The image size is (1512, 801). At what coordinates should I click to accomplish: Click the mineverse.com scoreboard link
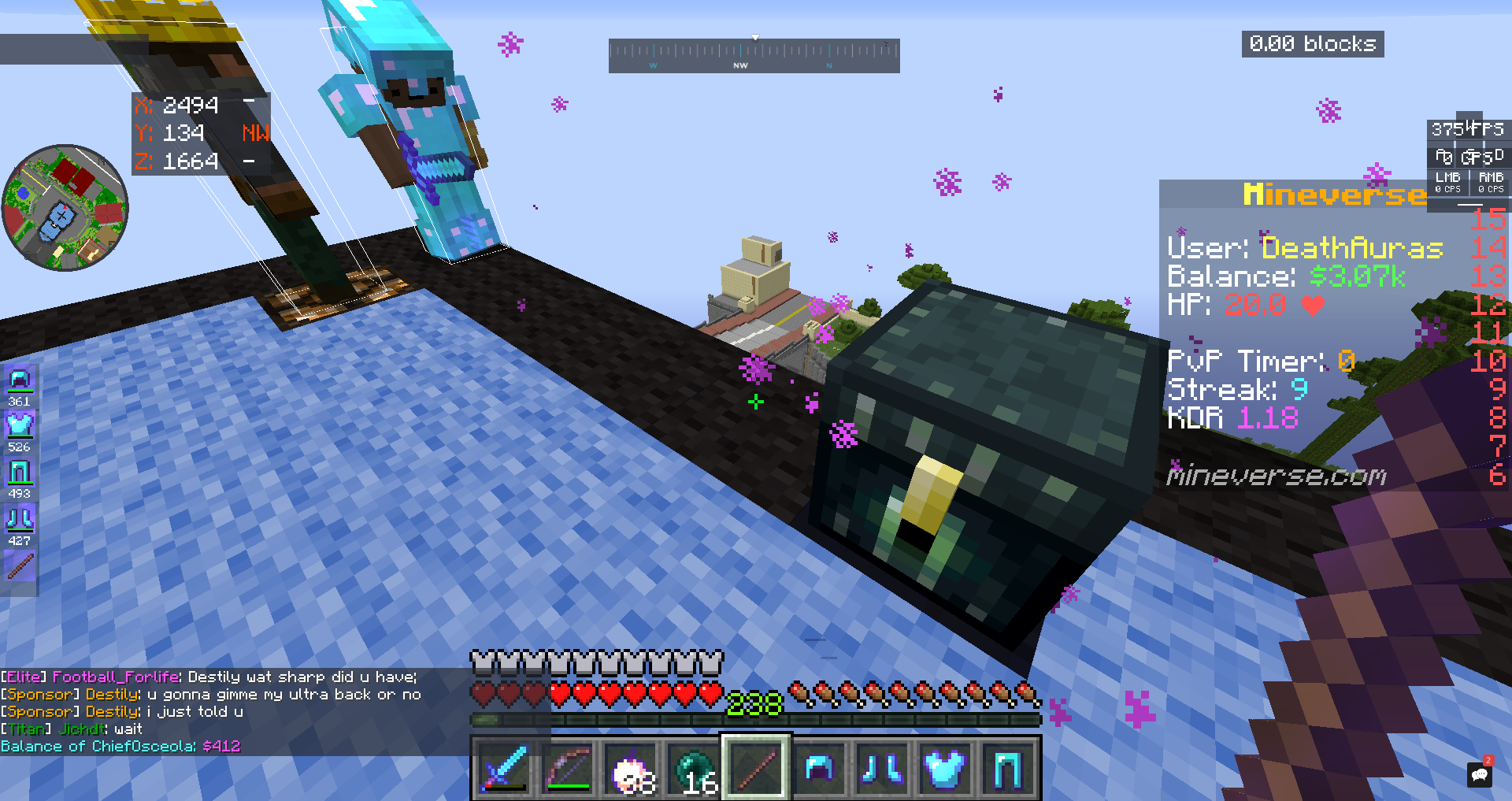point(1276,476)
